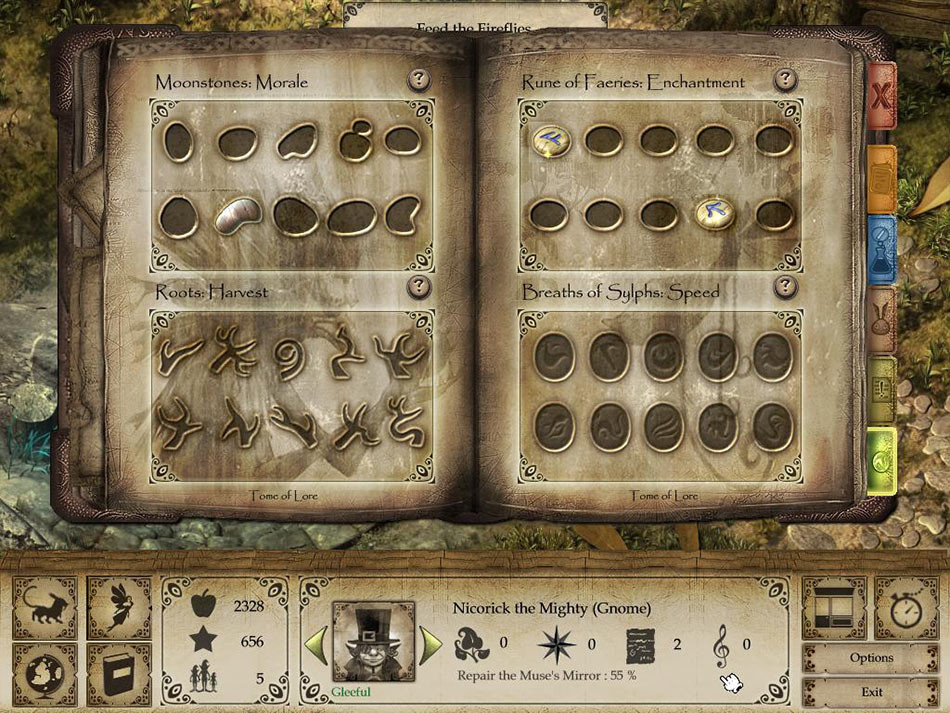Switch to the next character with right arrow

tap(431, 645)
